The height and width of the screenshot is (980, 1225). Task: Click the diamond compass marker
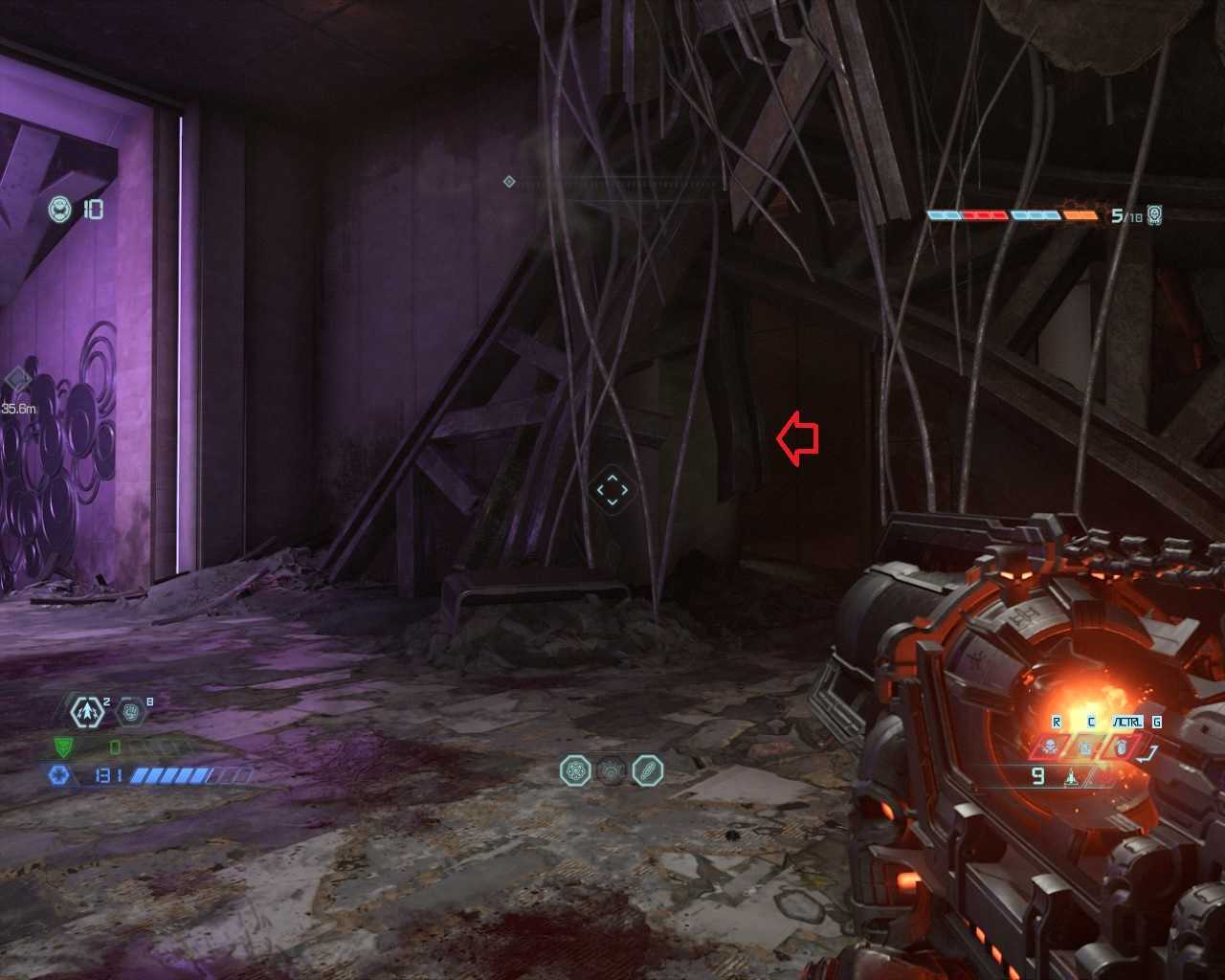tap(509, 181)
